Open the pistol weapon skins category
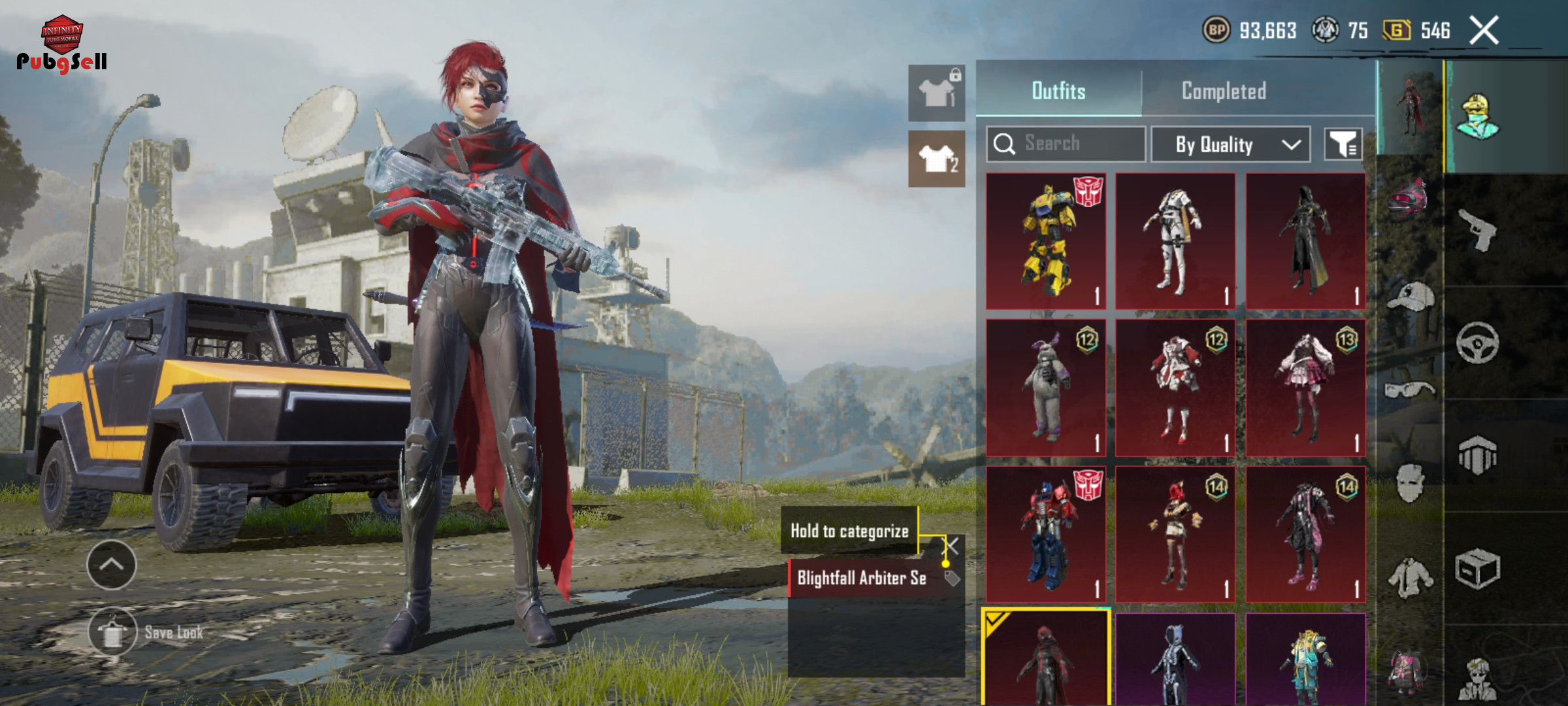The image size is (1568, 706). click(x=1478, y=230)
